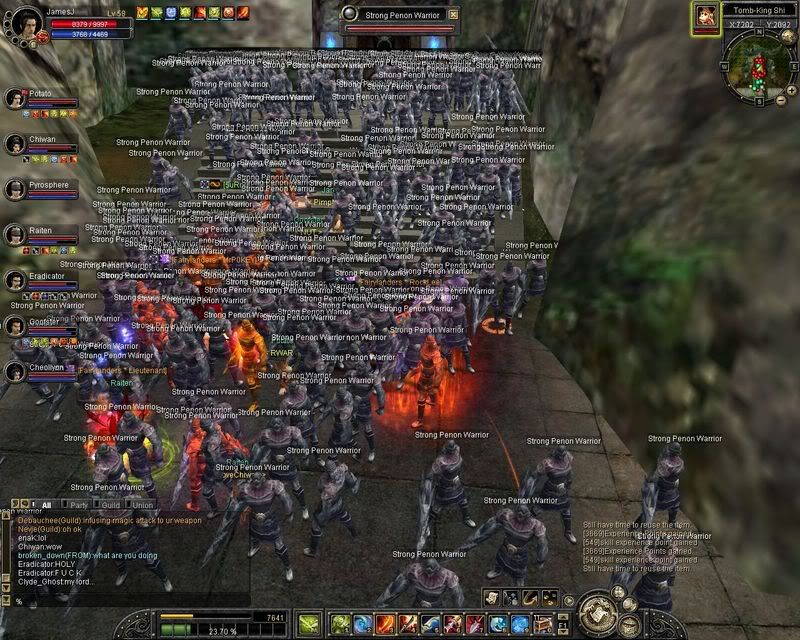Activate the first green skill in the hotbar

coord(341,624)
